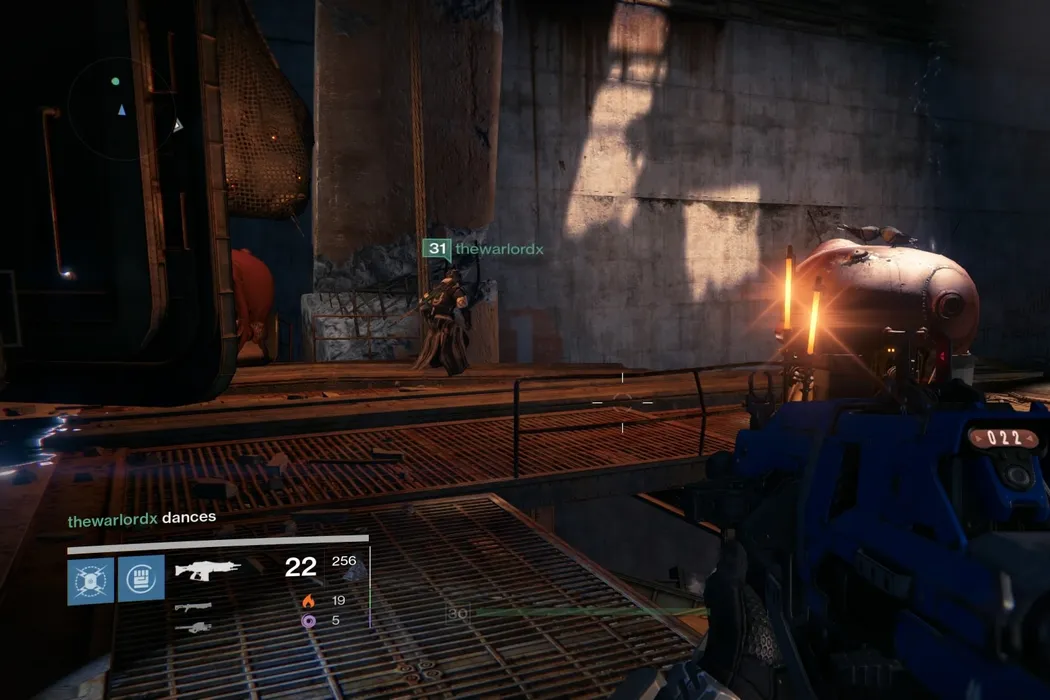Click the circular radar in the corner
The width and height of the screenshot is (1050, 700).
pos(121,106)
